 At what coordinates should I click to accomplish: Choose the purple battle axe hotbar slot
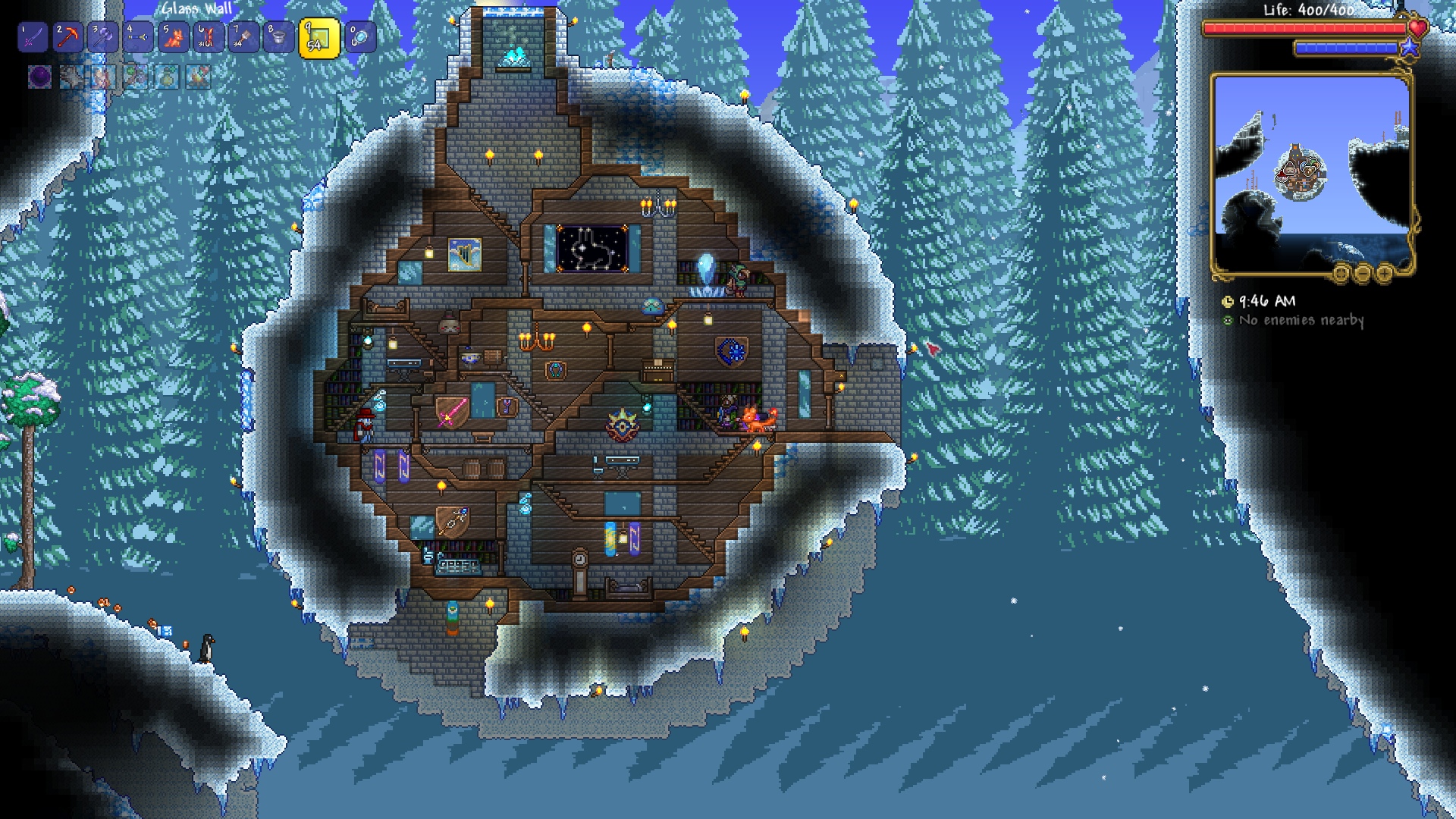pyautogui.click(x=102, y=36)
